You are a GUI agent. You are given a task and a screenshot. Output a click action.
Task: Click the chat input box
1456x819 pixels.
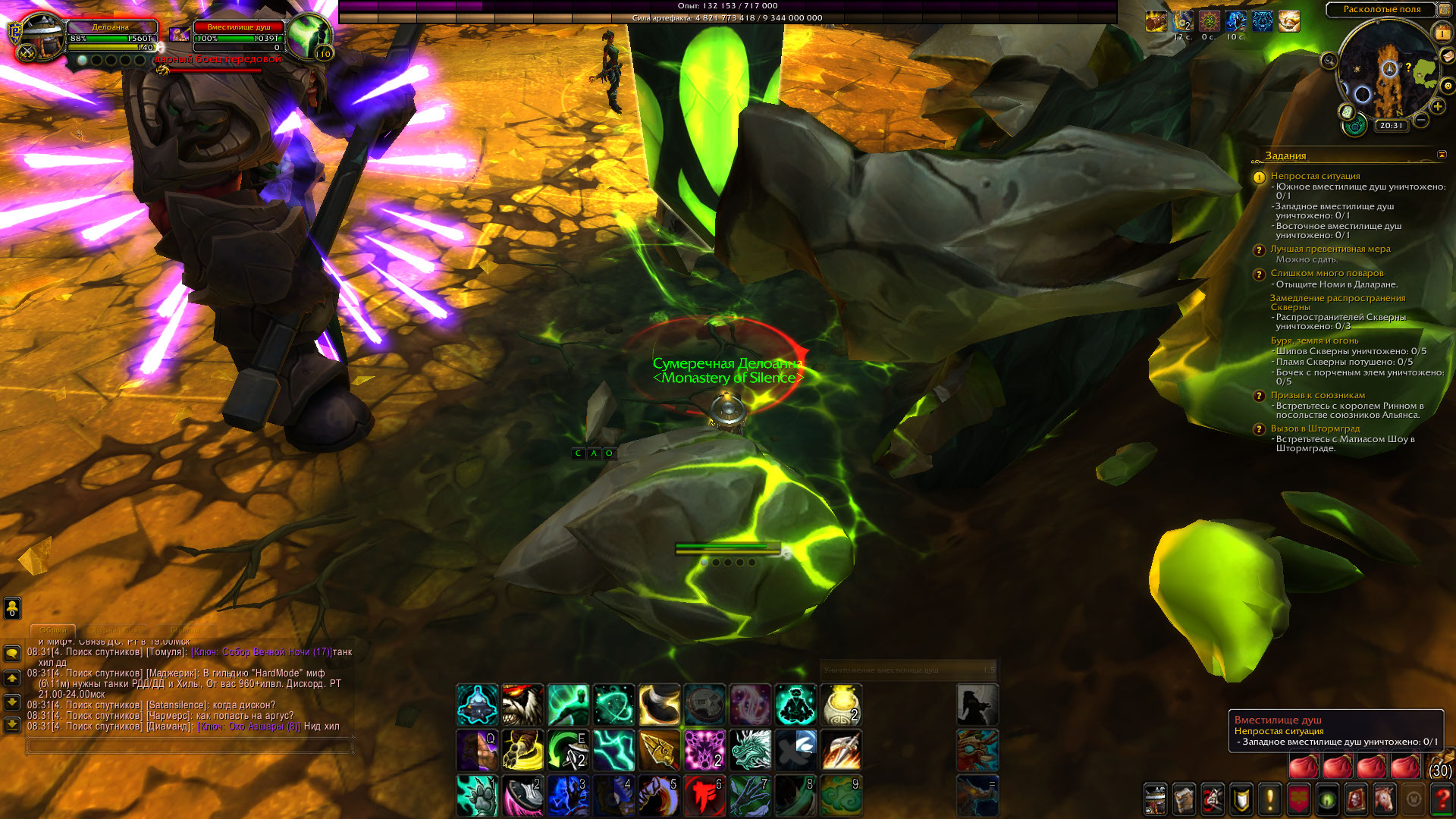pos(190,747)
